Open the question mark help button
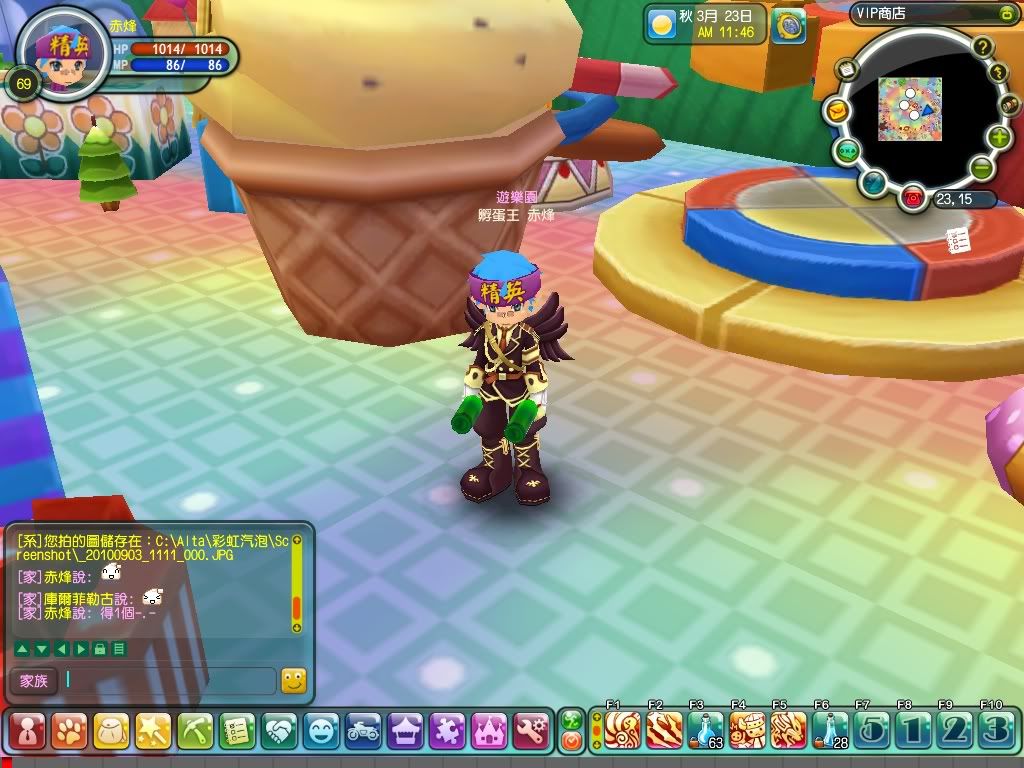This screenshot has width=1024, height=768. [983, 46]
